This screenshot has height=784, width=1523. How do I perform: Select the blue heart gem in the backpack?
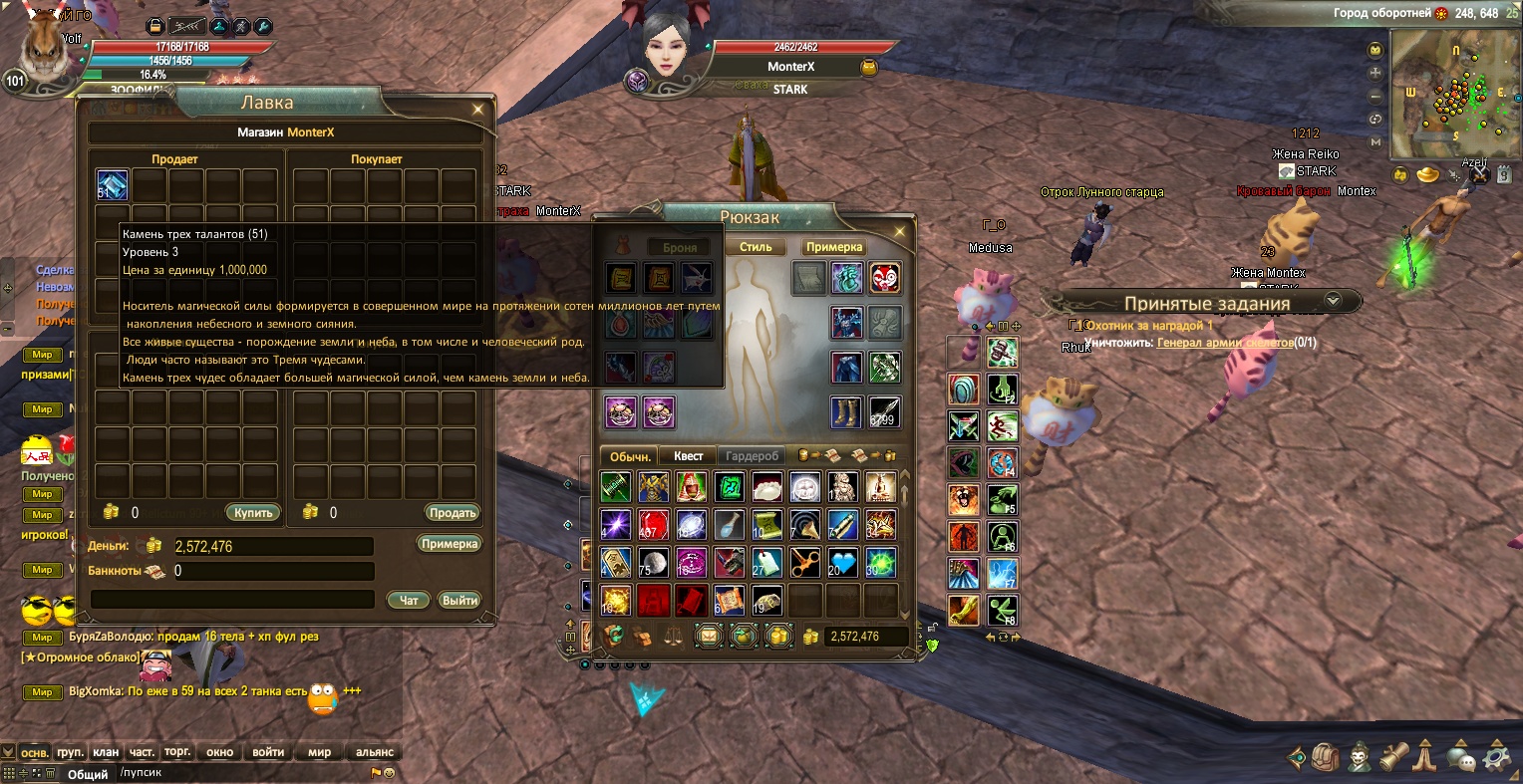point(842,563)
